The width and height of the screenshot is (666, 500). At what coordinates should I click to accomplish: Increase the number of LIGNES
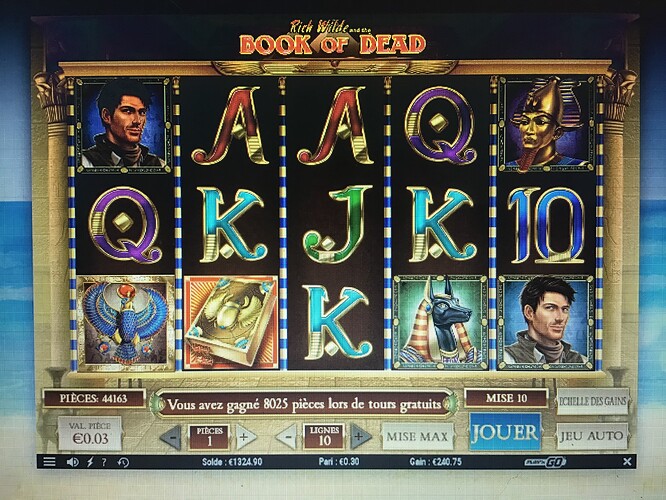(x=360, y=437)
